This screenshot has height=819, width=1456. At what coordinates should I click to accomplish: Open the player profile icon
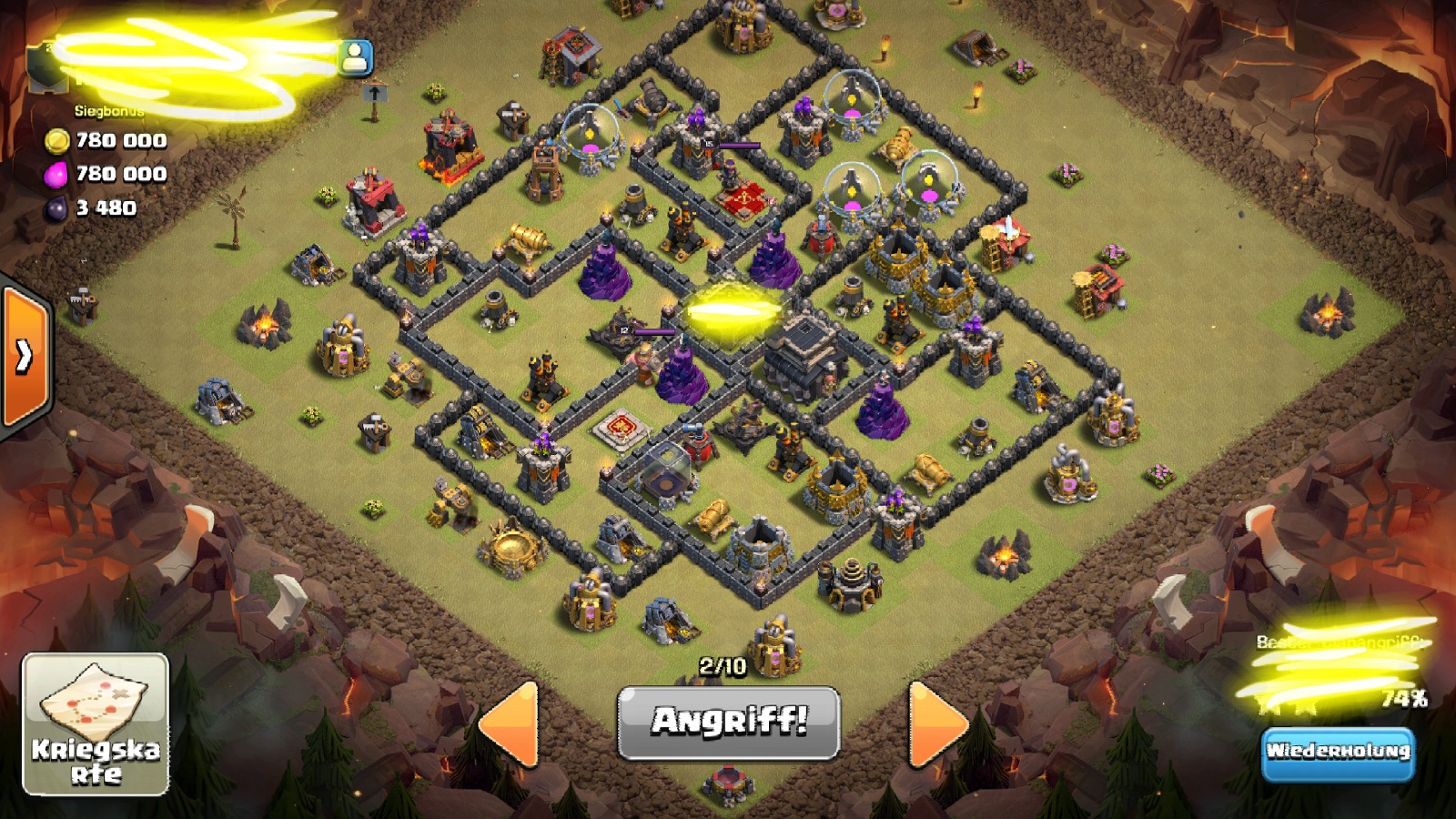tap(355, 58)
